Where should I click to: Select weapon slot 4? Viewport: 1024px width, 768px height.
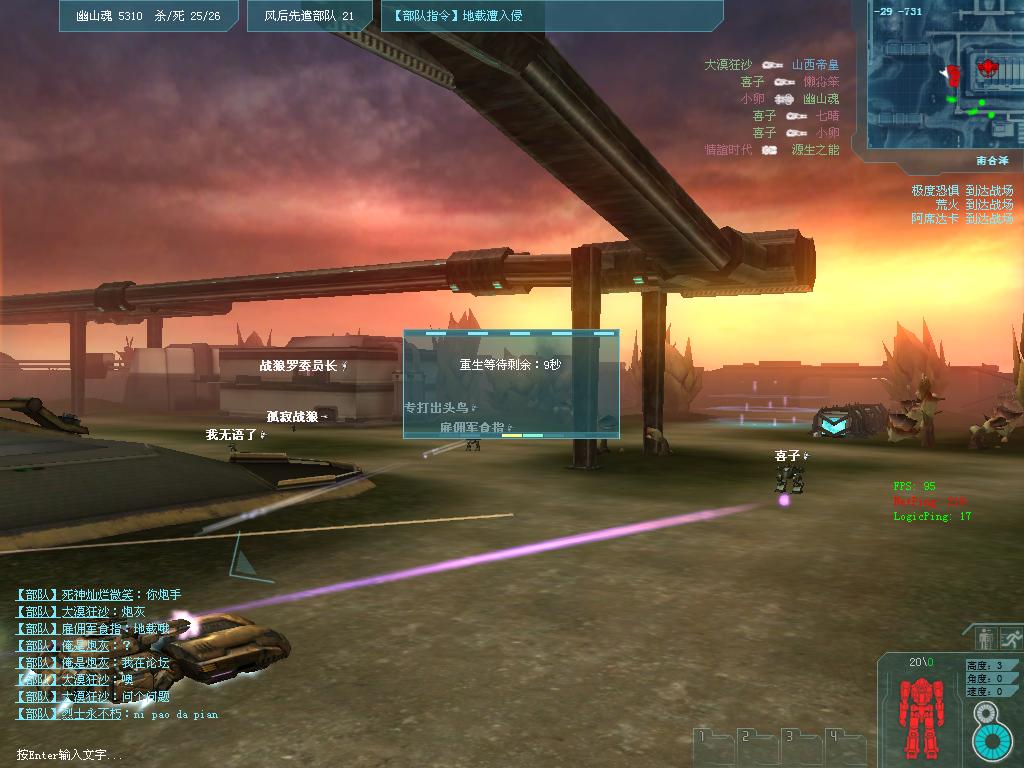click(843, 747)
